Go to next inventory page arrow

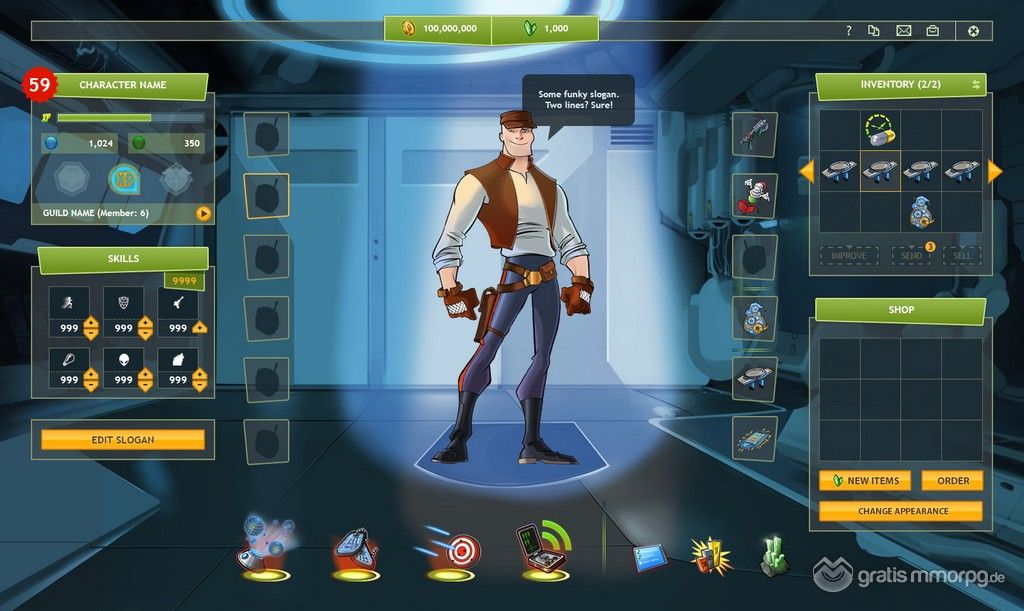(x=994, y=172)
